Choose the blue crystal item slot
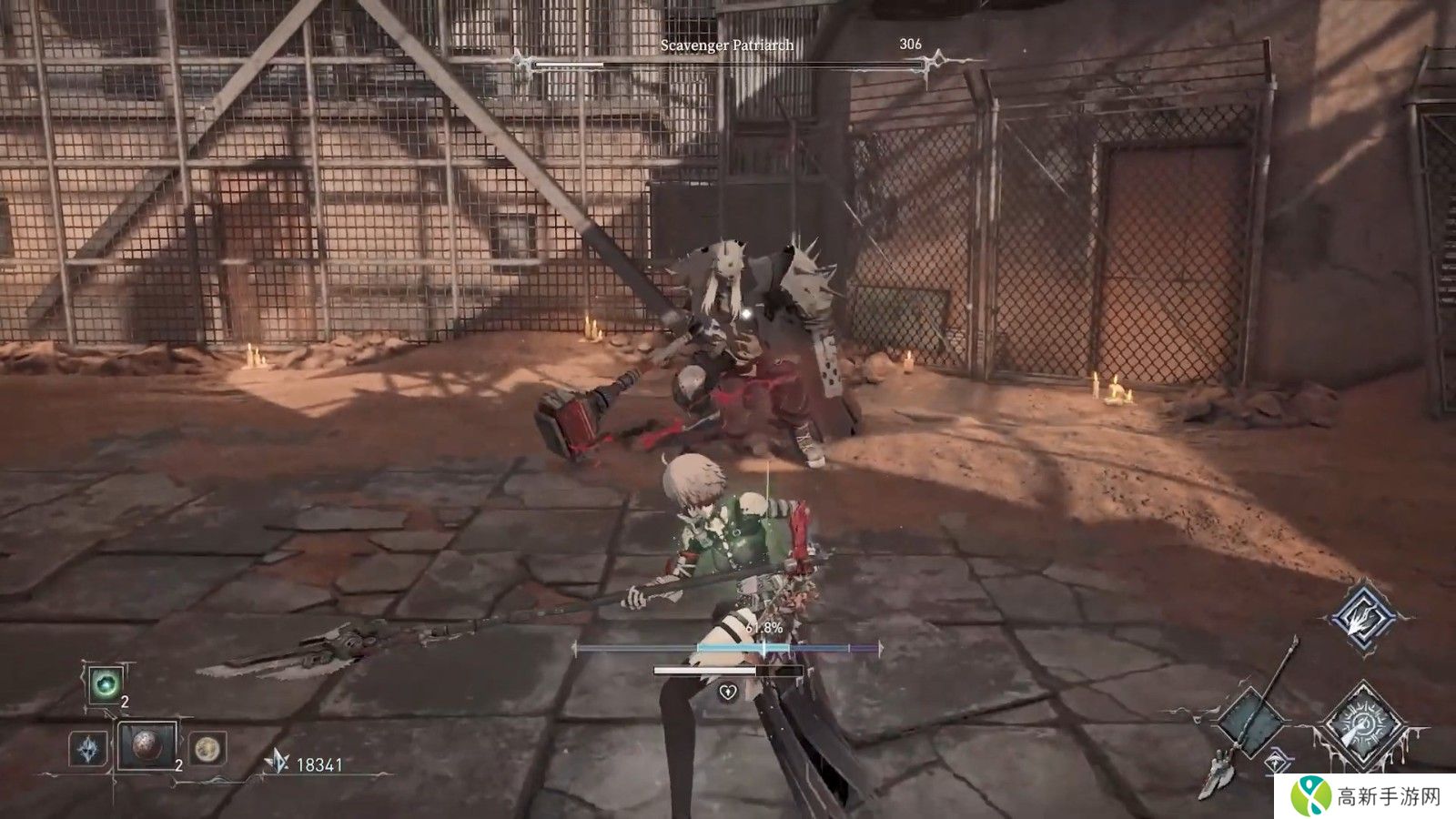 88,749
